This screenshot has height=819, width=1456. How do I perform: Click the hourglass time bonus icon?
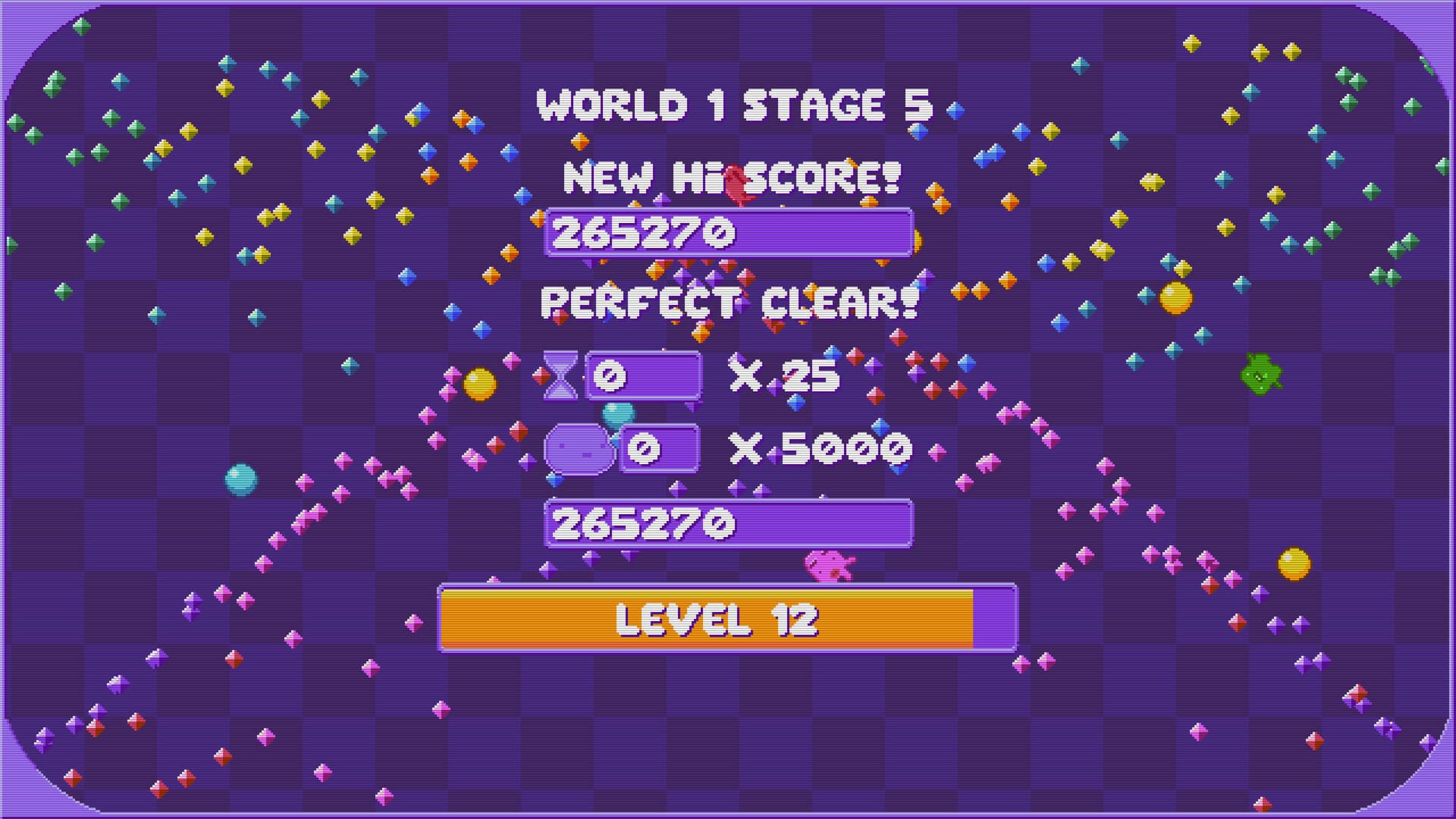point(562,375)
